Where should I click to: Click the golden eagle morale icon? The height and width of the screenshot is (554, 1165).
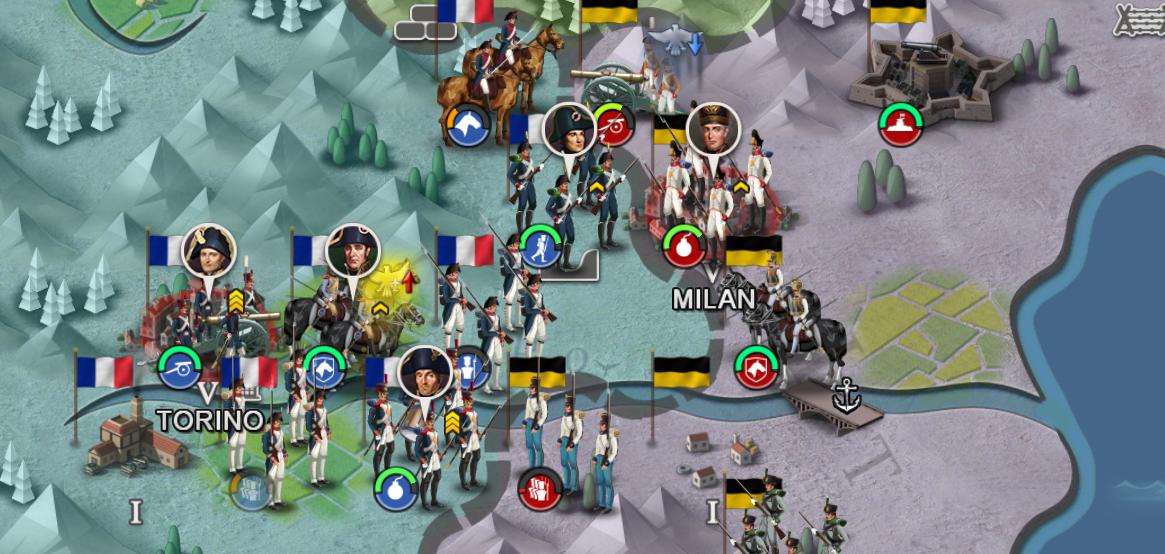[x=391, y=281]
